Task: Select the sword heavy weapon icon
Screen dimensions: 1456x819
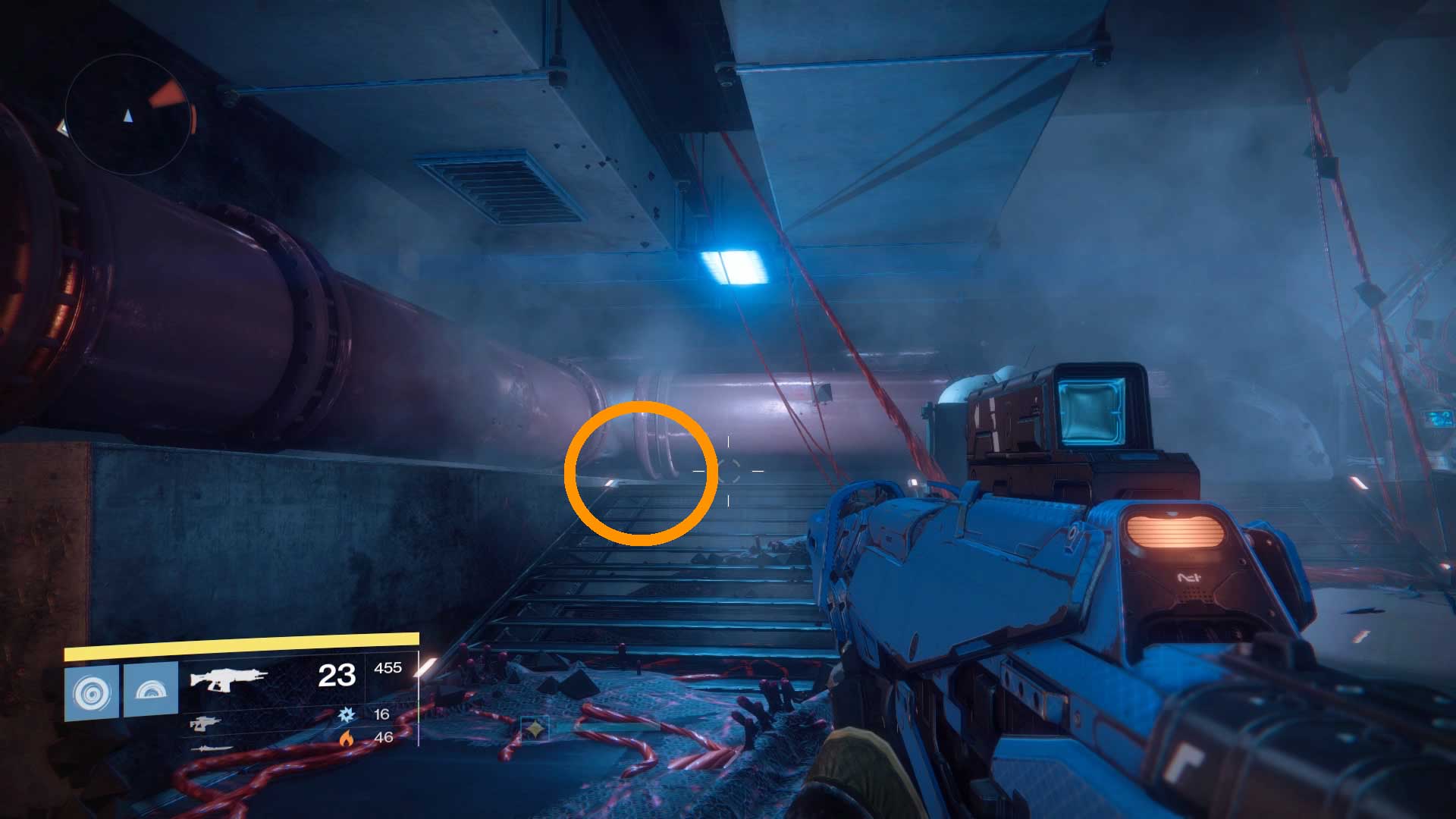Action: coord(212,748)
